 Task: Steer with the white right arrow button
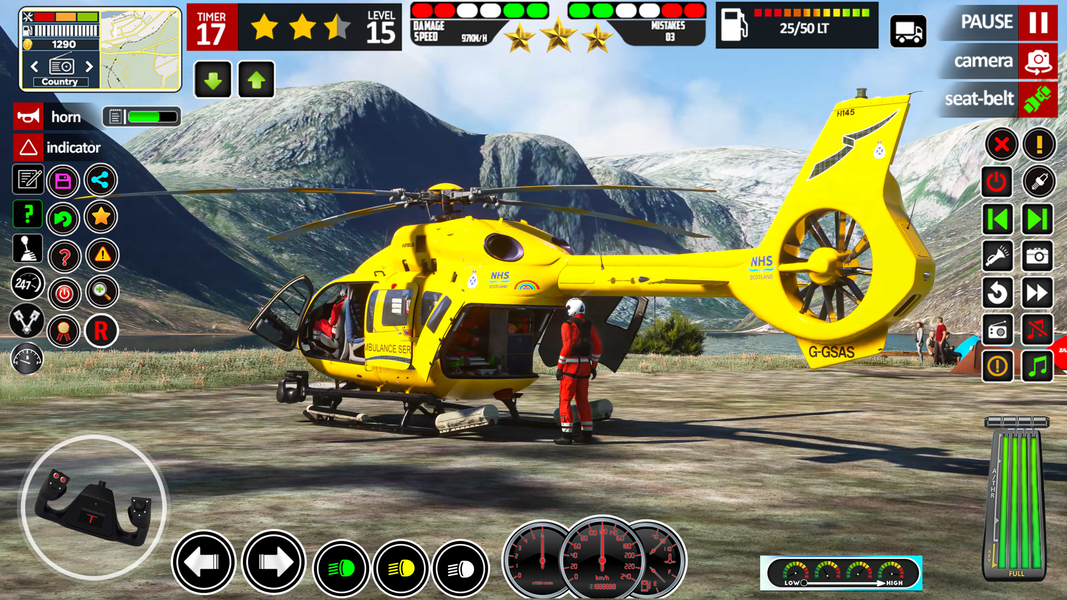[x=273, y=563]
